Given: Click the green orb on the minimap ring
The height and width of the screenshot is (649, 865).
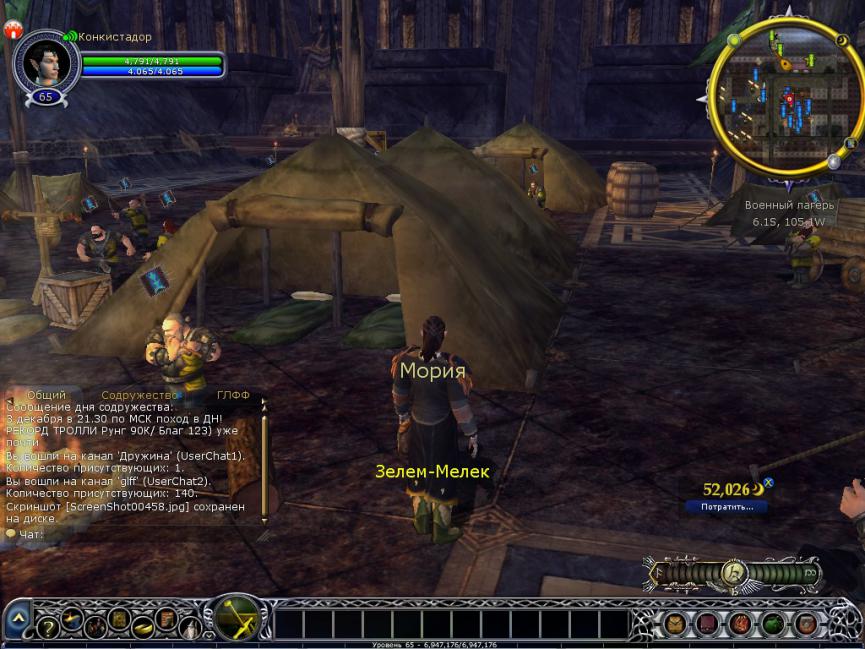Looking at the screenshot, I should 733,40.
